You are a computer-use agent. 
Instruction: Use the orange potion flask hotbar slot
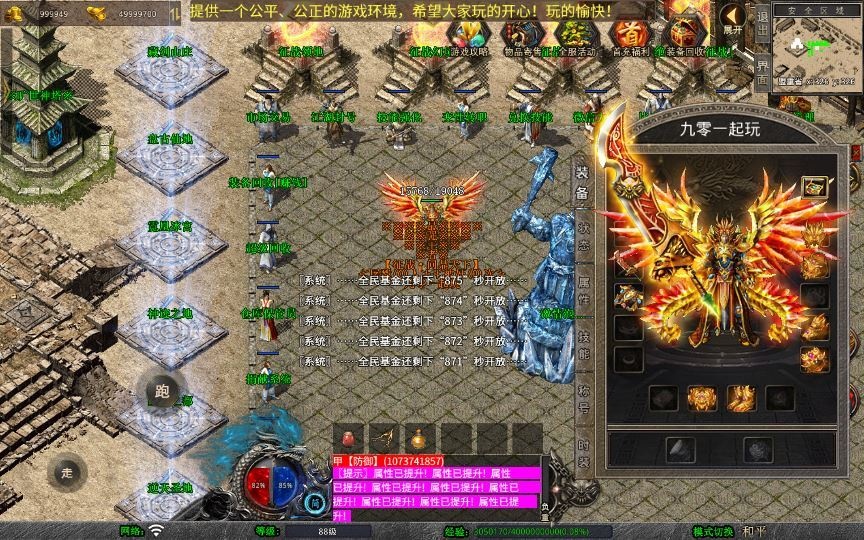418,438
